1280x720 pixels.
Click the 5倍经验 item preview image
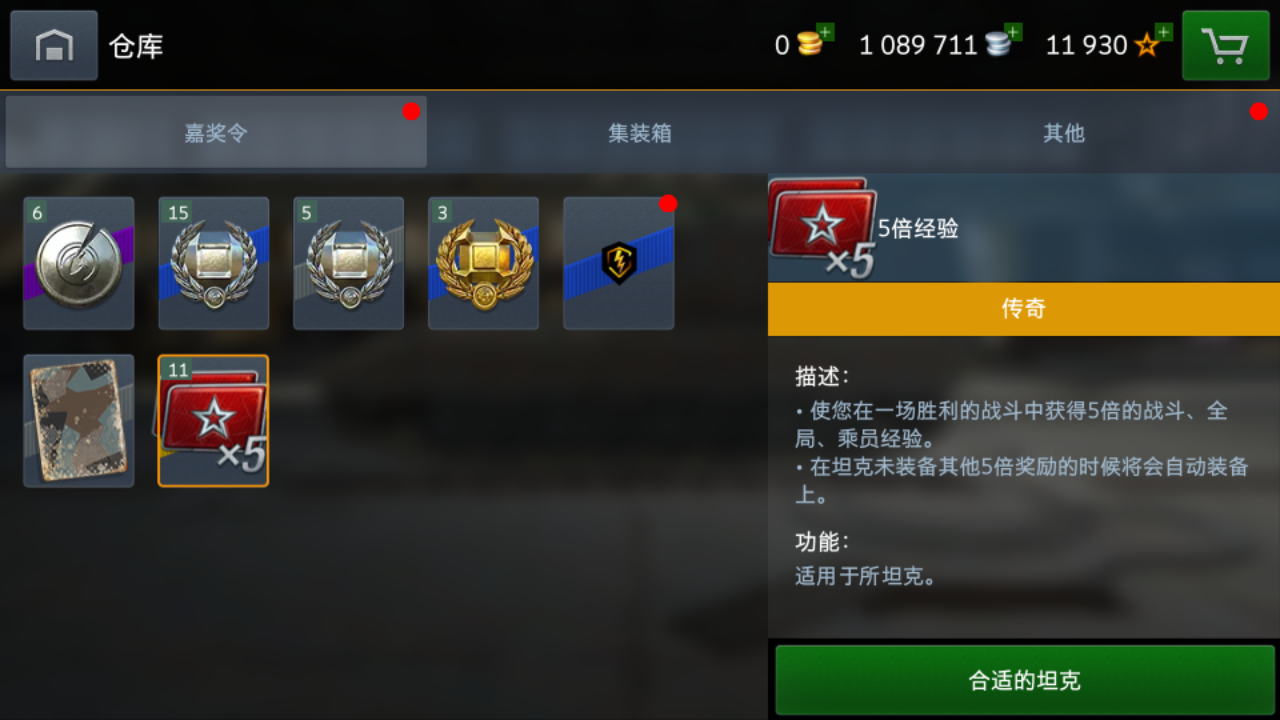823,228
